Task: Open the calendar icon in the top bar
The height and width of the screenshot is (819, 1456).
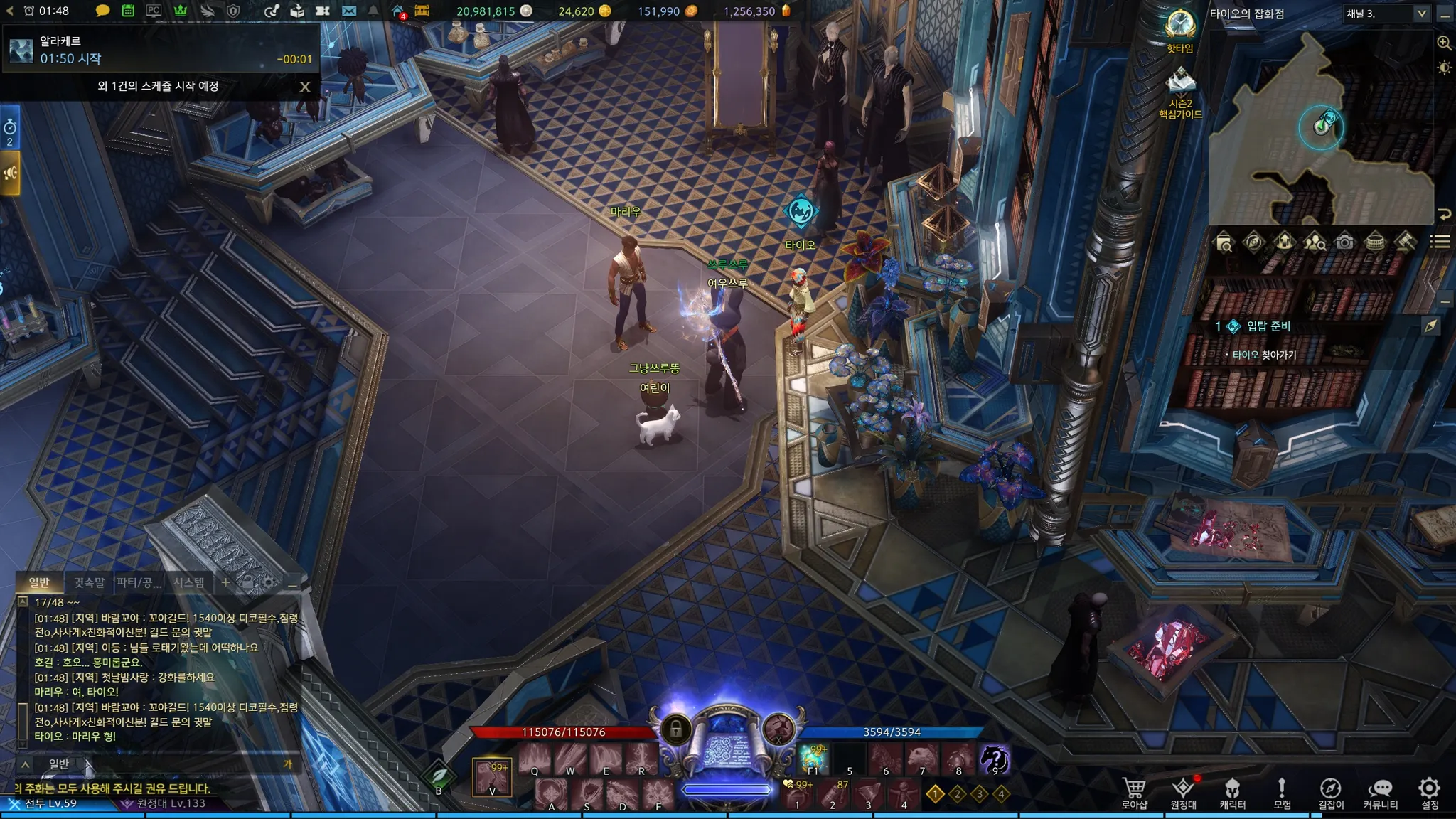Action: (x=128, y=11)
